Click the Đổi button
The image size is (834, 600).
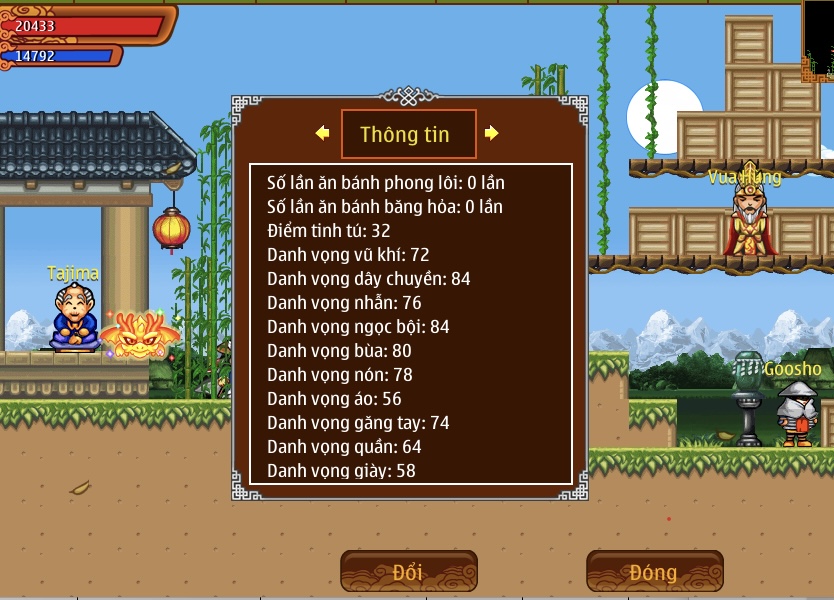pyautogui.click(x=408, y=572)
